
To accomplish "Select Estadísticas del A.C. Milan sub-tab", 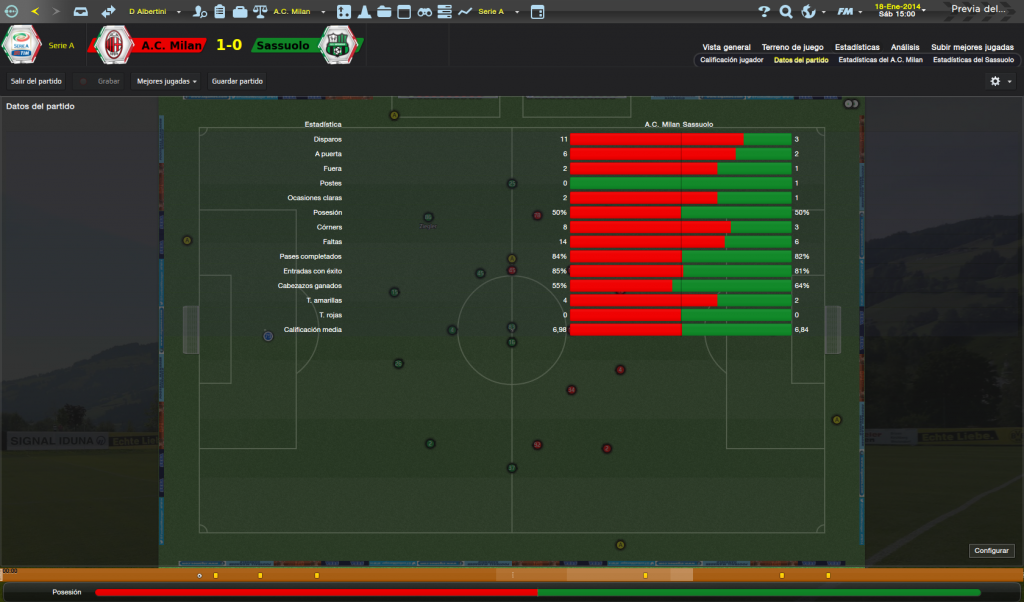I will tap(880, 60).
